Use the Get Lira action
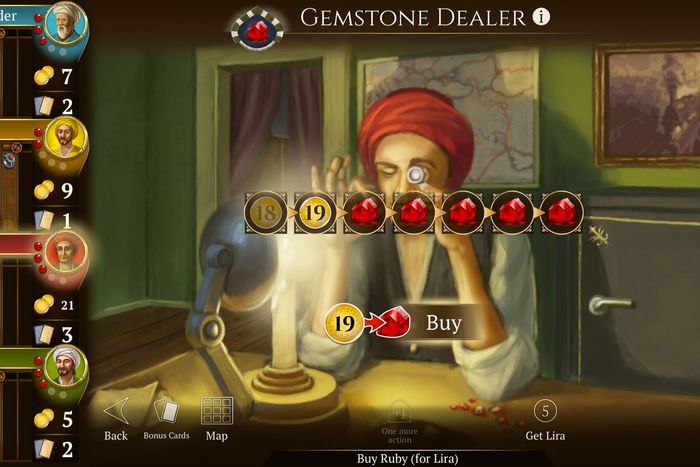Screen dimensions: 700x467 [x=545, y=419]
